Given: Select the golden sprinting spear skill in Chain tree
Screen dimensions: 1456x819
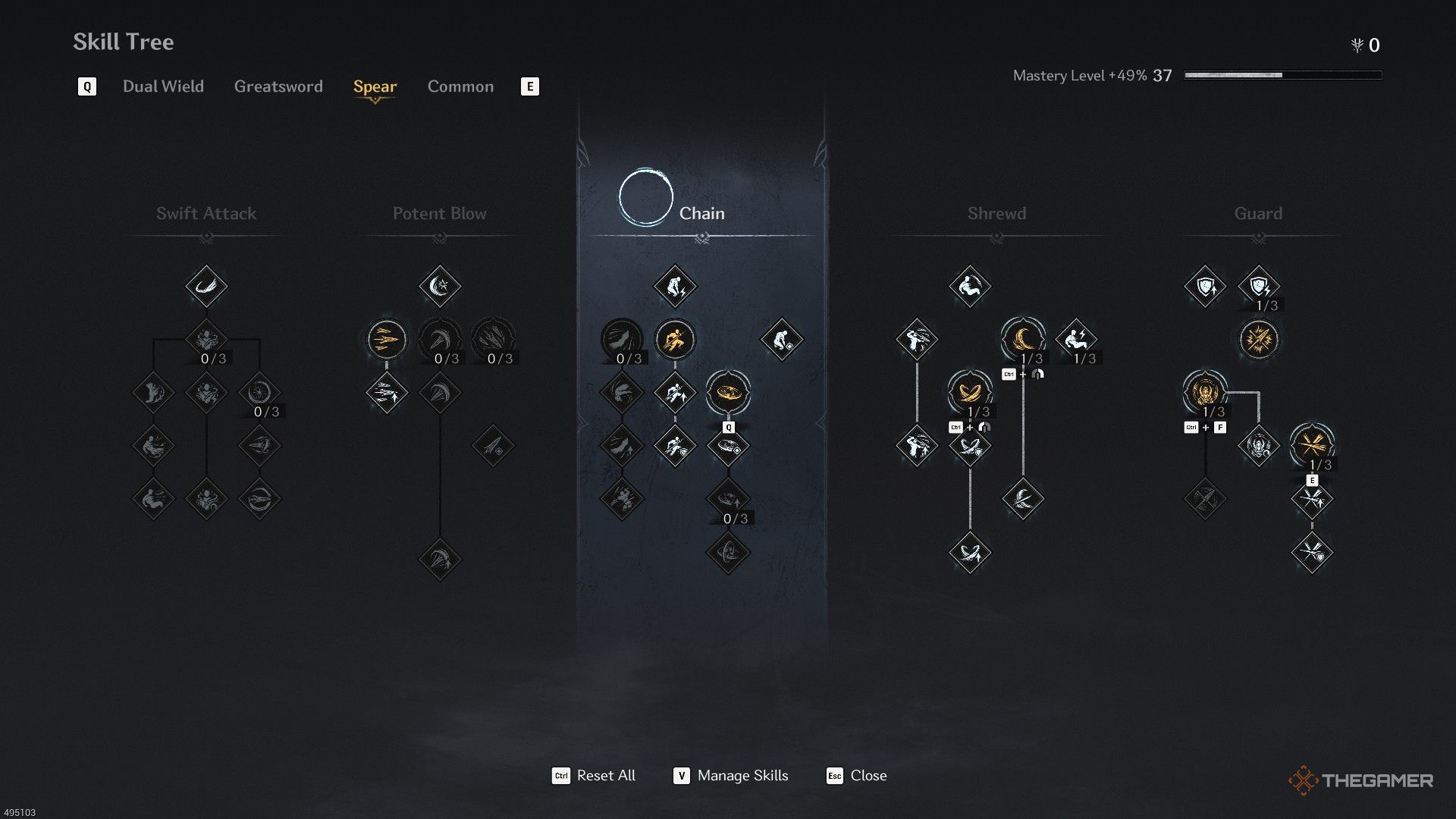Looking at the screenshot, I should tap(676, 340).
